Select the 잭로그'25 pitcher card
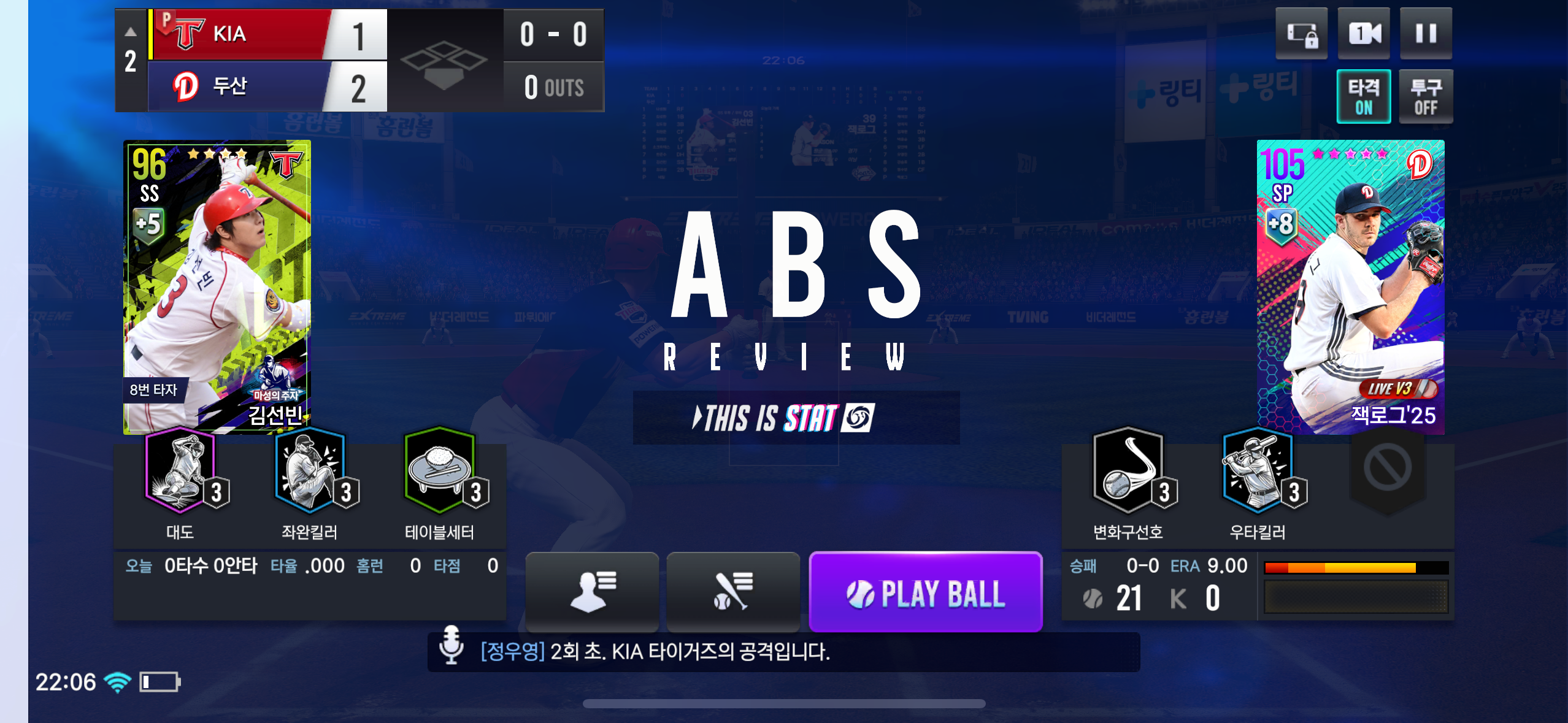 1350,286
